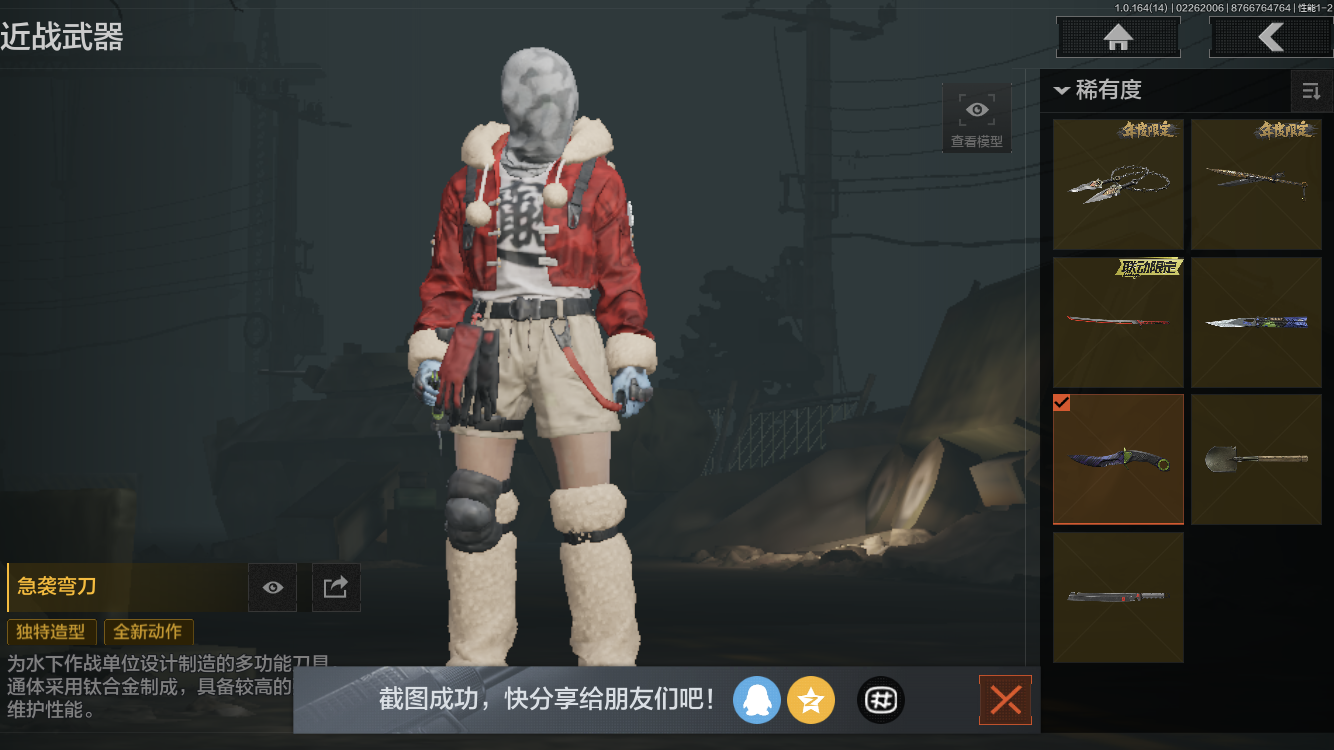Image resolution: width=1334 pixels, height=750 pixels.
Task: Share via the black community icon
Action: (880, 700)
